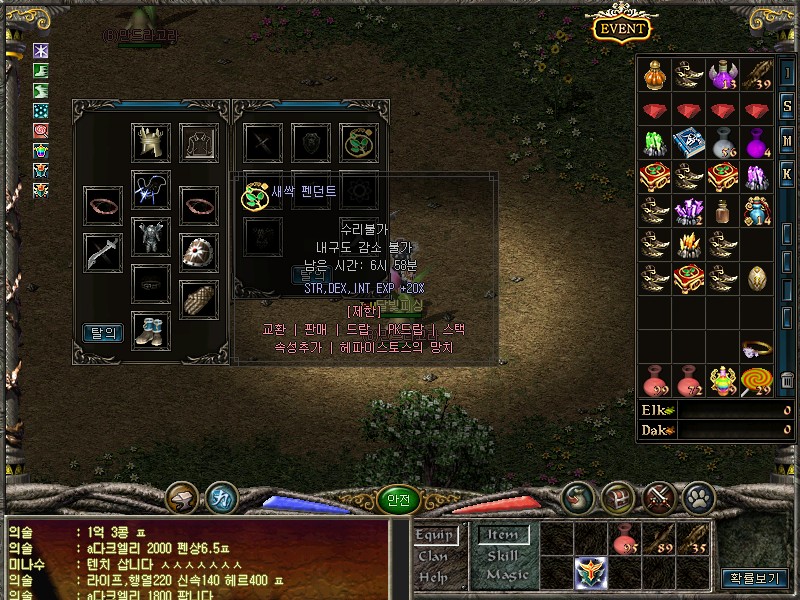Select the equipped curved sword slot
The height and width of the screenshot is (600, 800).
pyautogui.click(x=103, y=253)
